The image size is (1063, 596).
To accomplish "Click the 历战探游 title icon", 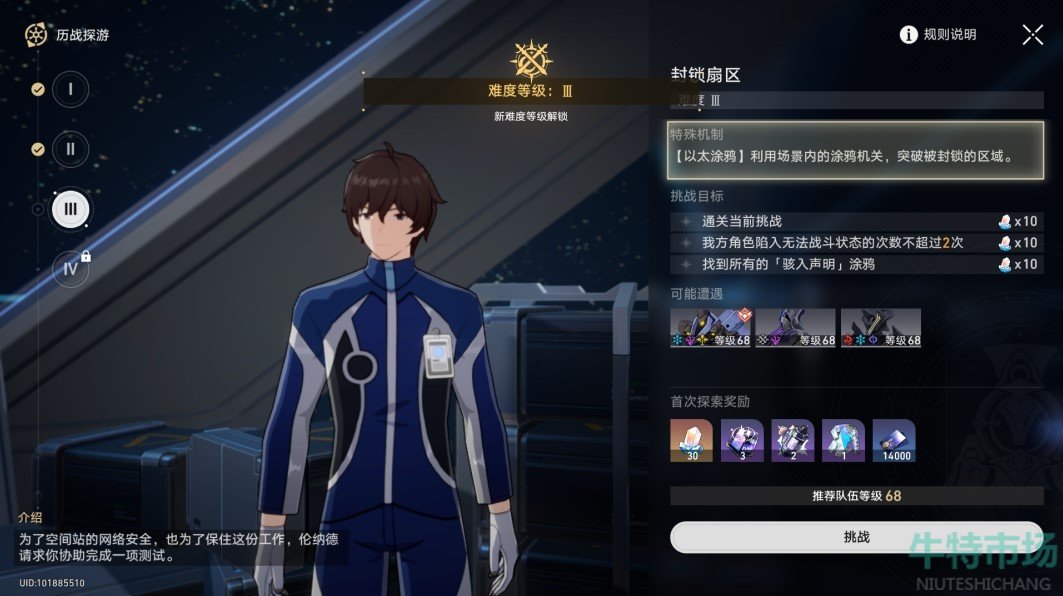I will (x=36, y=35).
